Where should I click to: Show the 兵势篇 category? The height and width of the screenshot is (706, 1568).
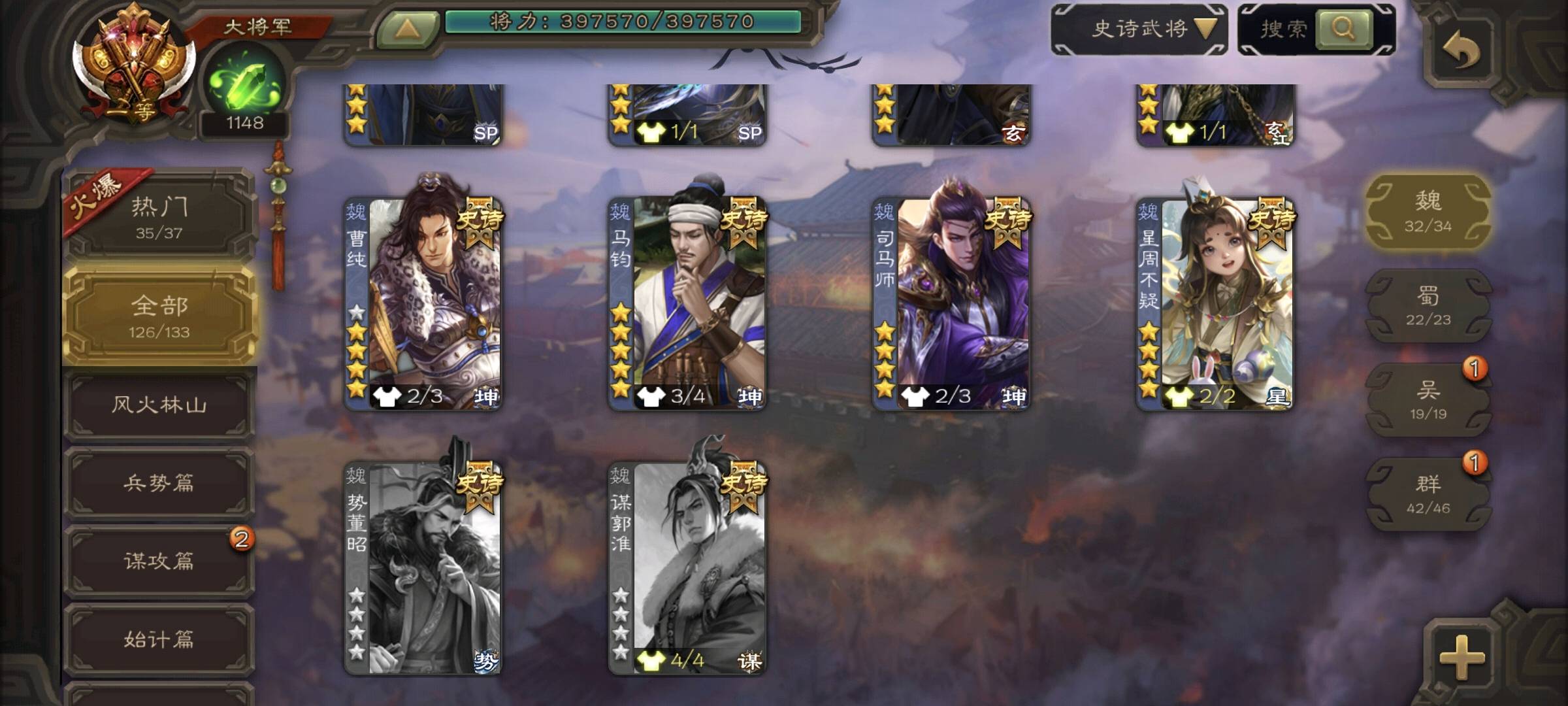[x=159, y=483]
